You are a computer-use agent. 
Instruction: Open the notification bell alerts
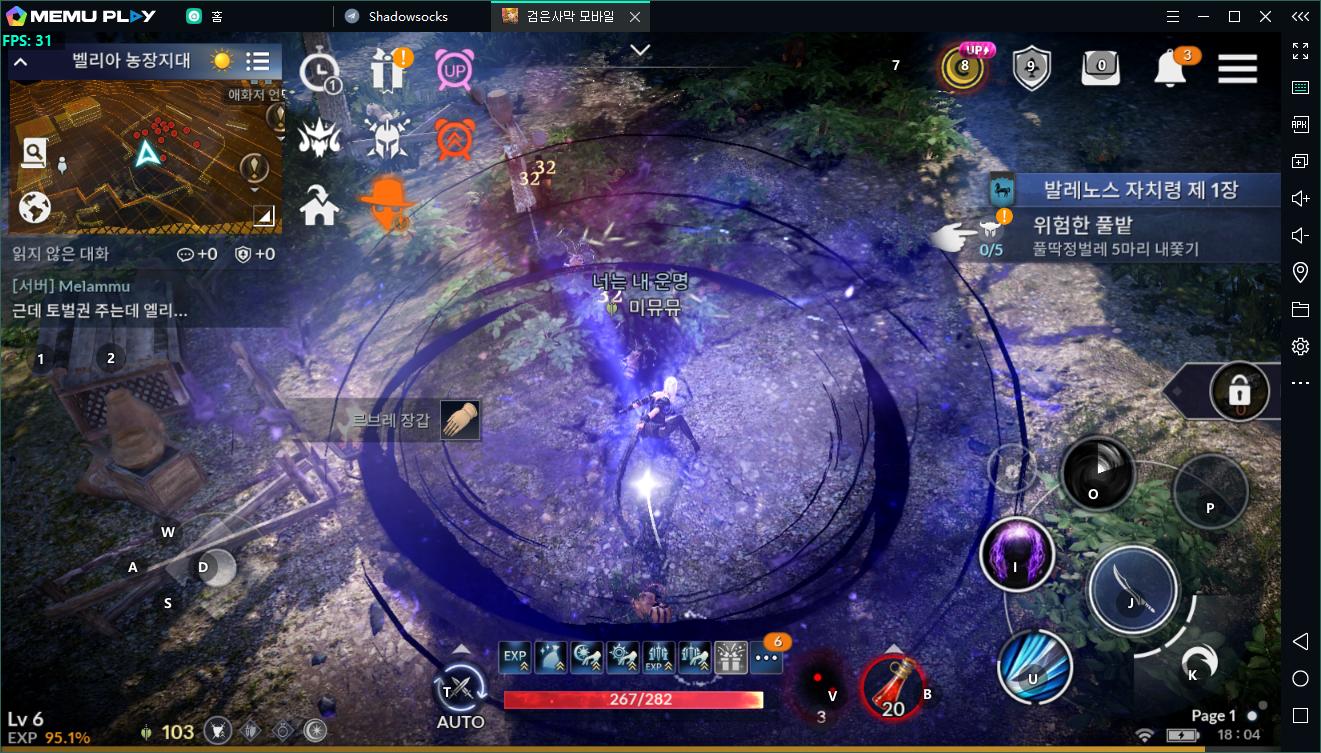[x=1170, y=68]
